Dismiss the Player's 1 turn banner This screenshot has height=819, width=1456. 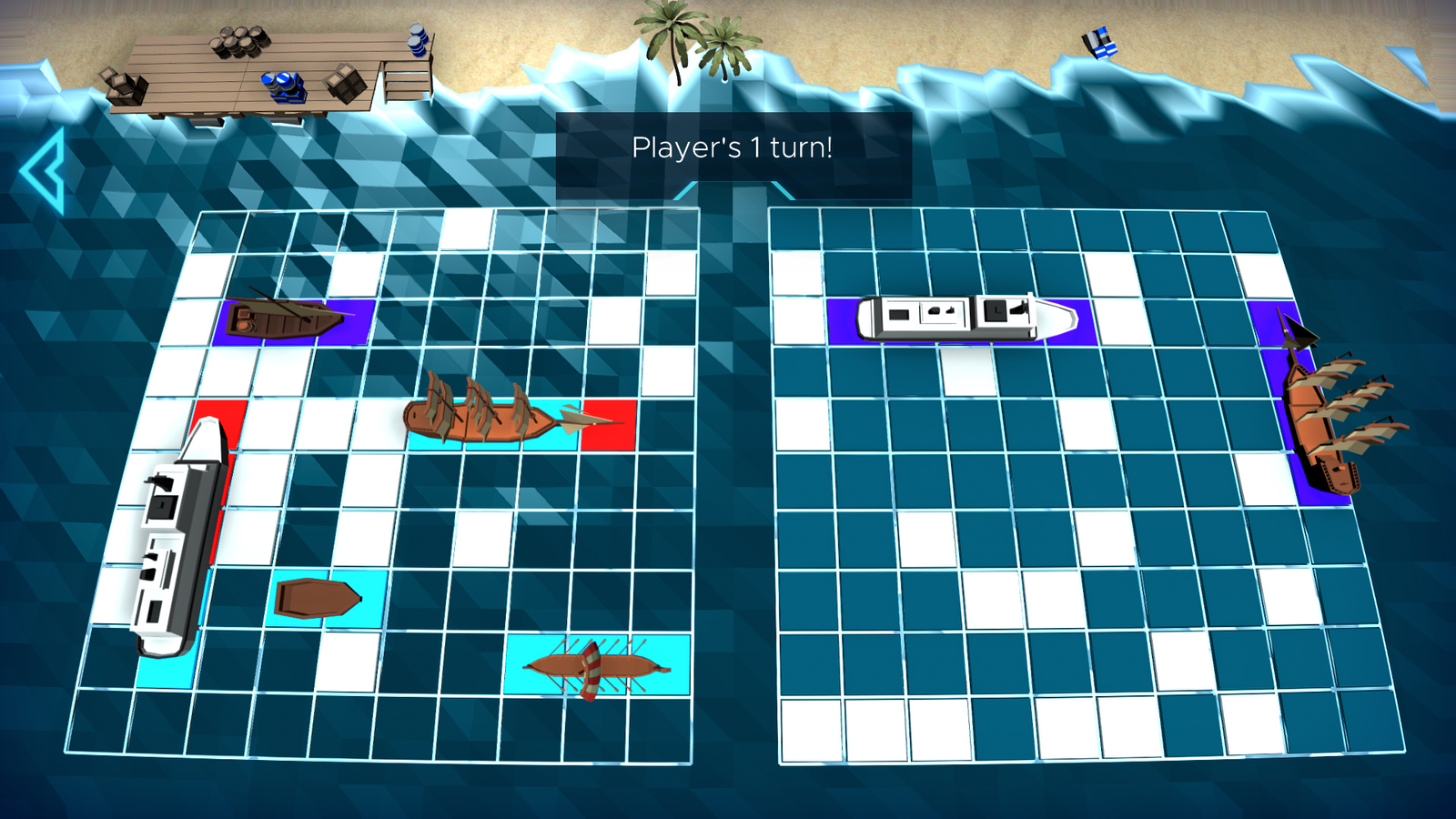[x=733, y=144]
